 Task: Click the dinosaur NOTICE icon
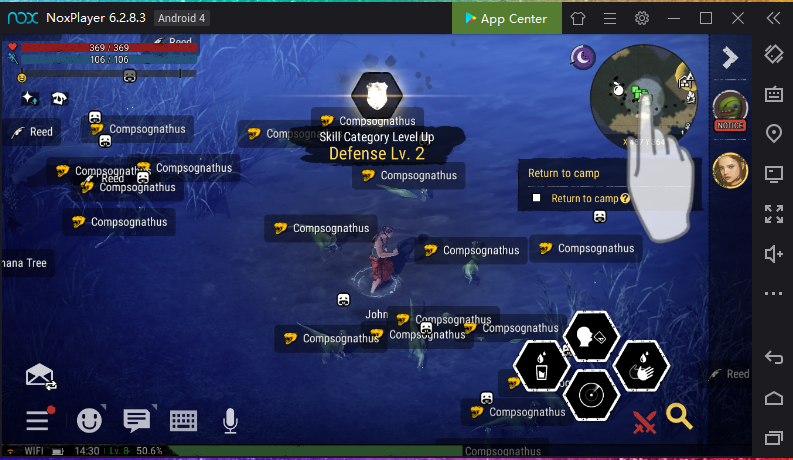pos(730,108)
